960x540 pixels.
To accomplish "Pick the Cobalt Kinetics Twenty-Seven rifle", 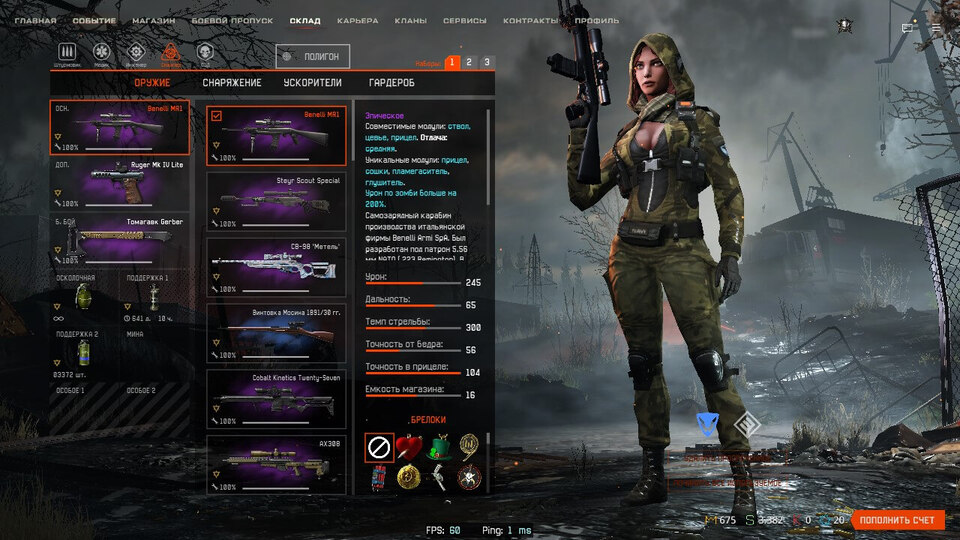I will click(x=275, y=399).
